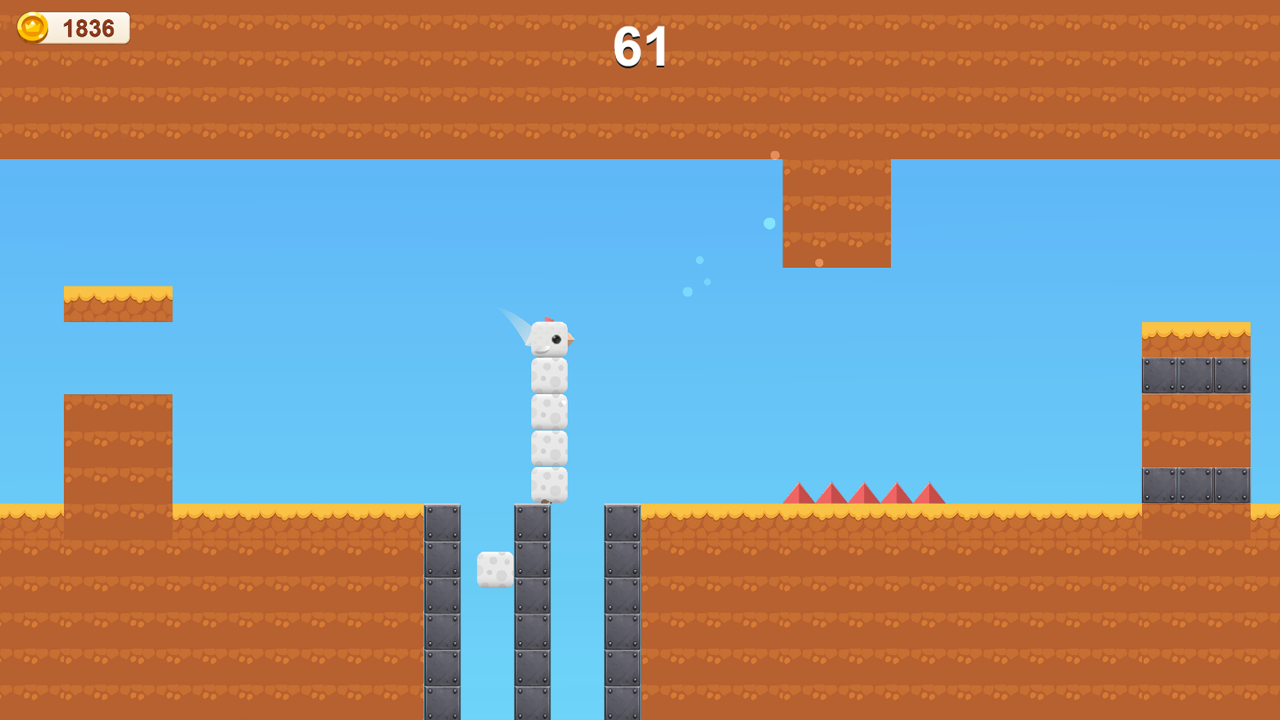This screenshot has height=720, width=1280.
Task: Click the small floating yellow platform on left
Action: [x=117, y=303]
